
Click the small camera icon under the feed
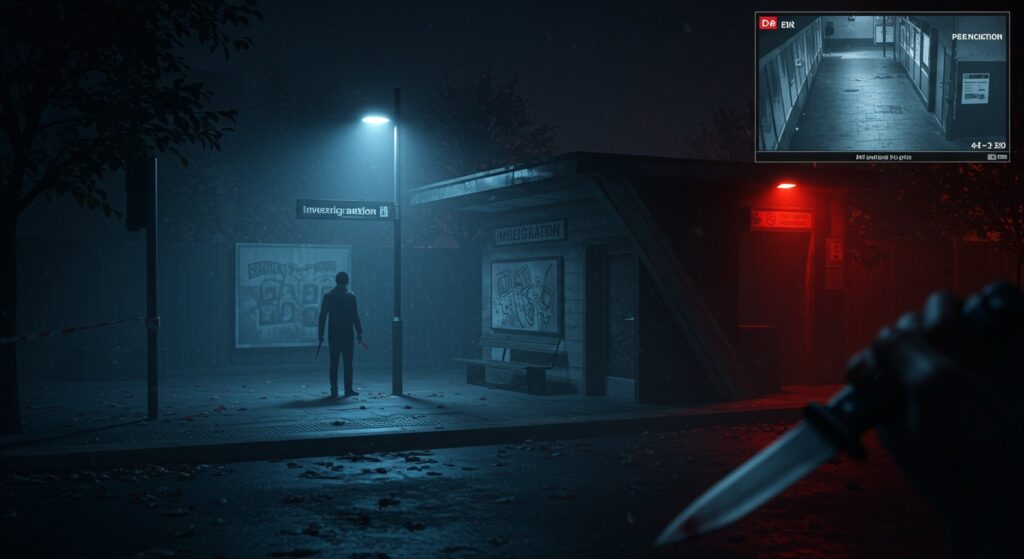(992, 157)
